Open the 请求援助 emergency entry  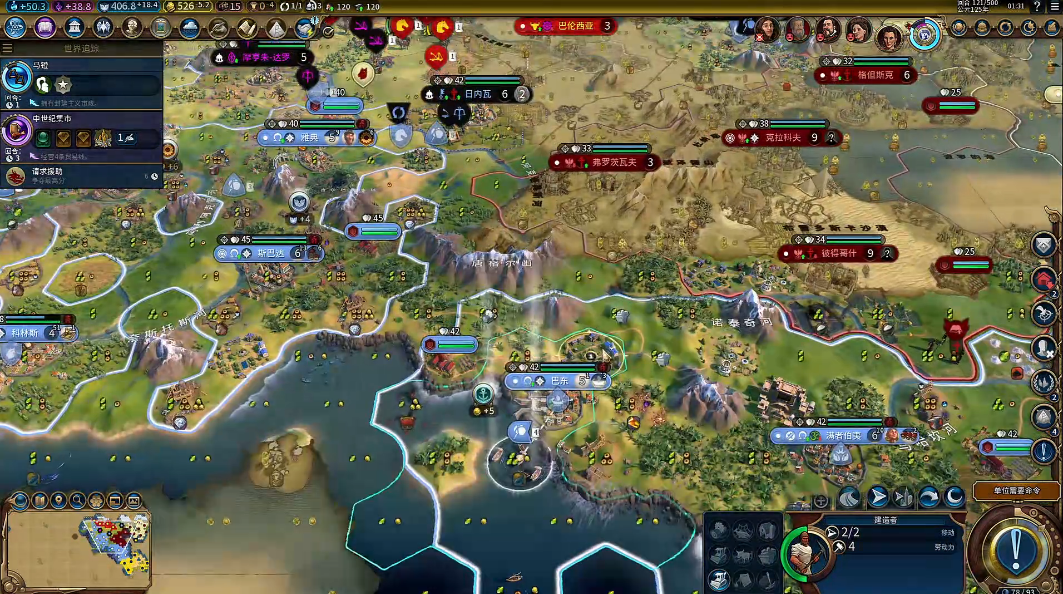click(82, 176)
